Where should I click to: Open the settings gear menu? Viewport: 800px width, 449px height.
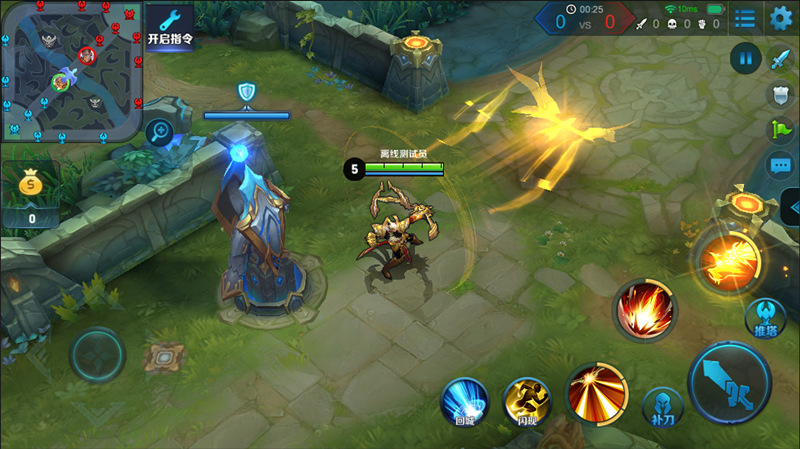(x=781, y=17)
